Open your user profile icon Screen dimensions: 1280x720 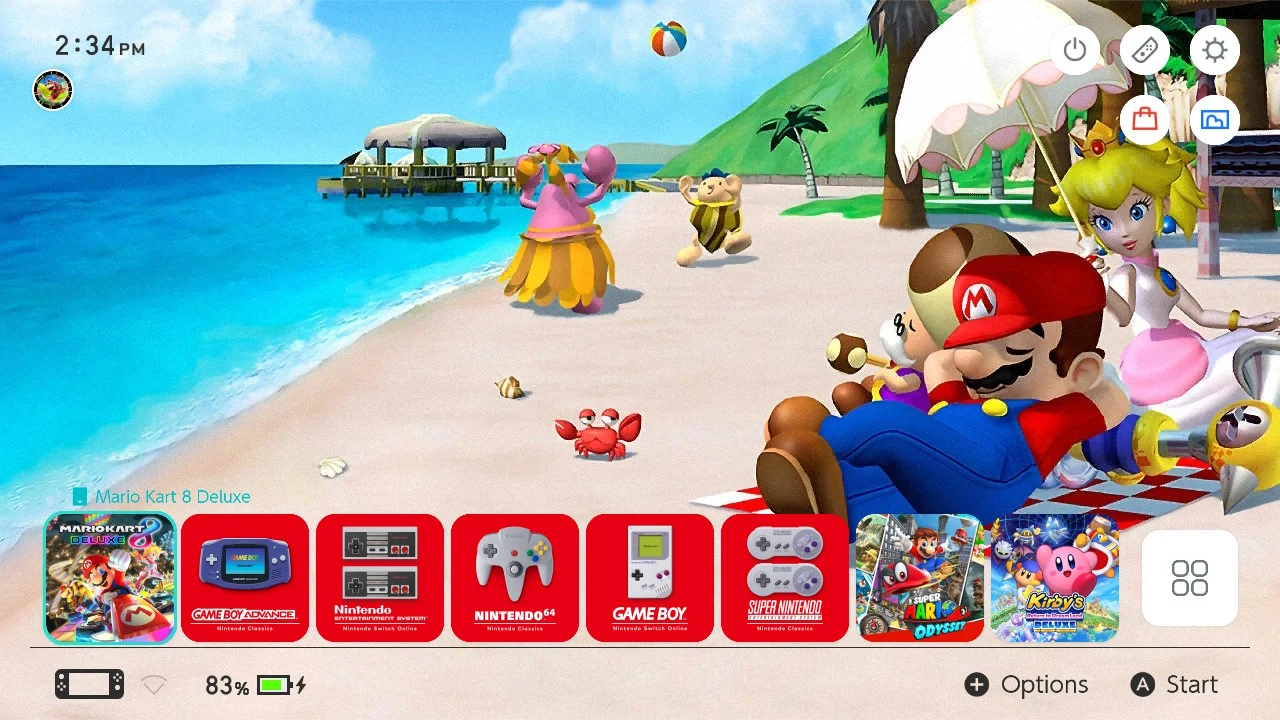click(x=52, y=90)
